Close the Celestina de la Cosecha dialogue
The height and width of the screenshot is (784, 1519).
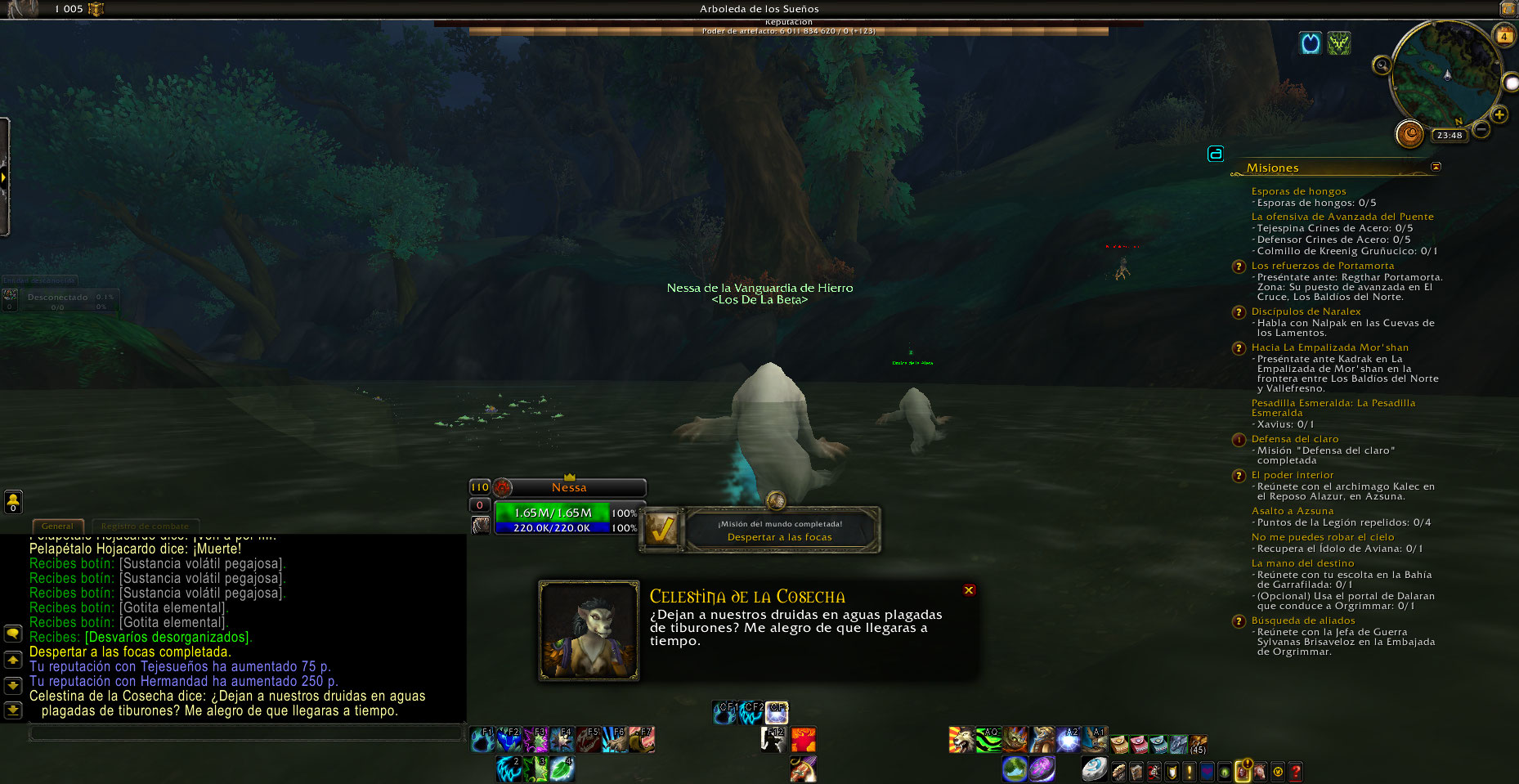[x=969, y=590]
